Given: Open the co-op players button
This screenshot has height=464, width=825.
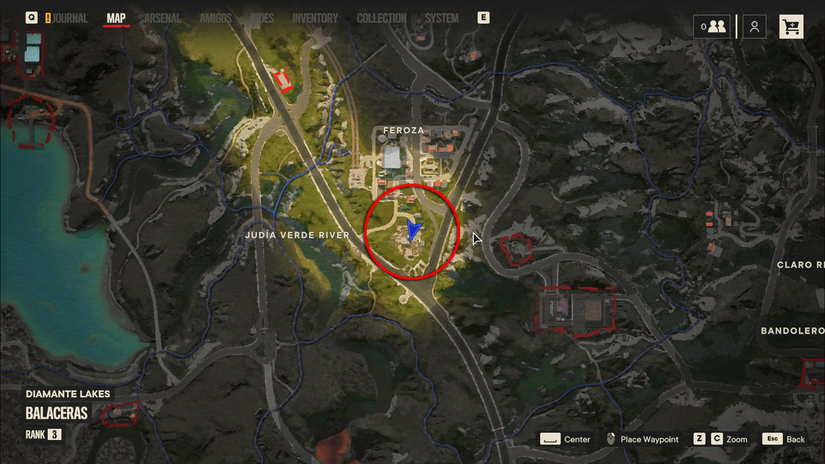Looking at the screenshot, I should point(713,27).
